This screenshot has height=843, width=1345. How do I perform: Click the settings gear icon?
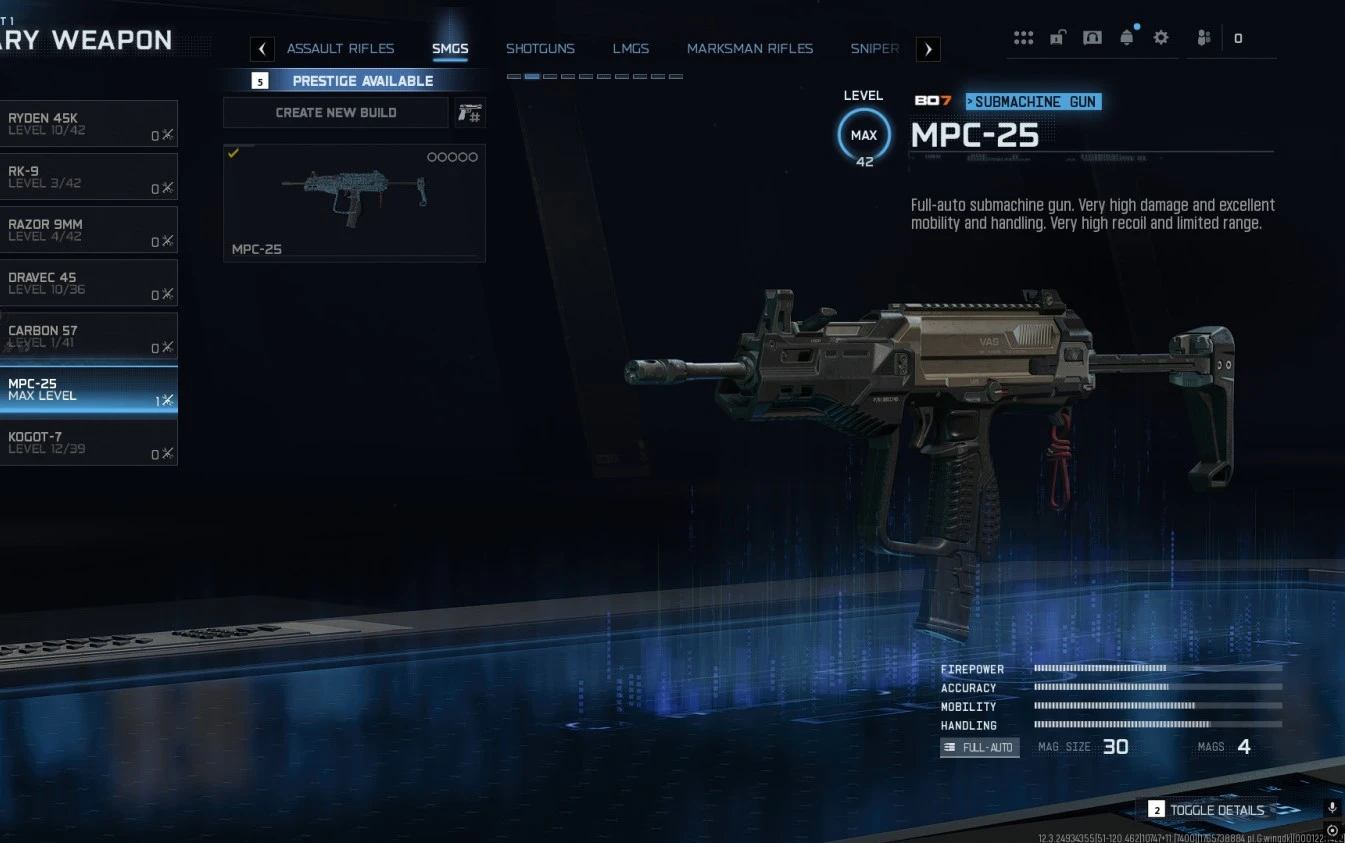tap(1161, 37)
